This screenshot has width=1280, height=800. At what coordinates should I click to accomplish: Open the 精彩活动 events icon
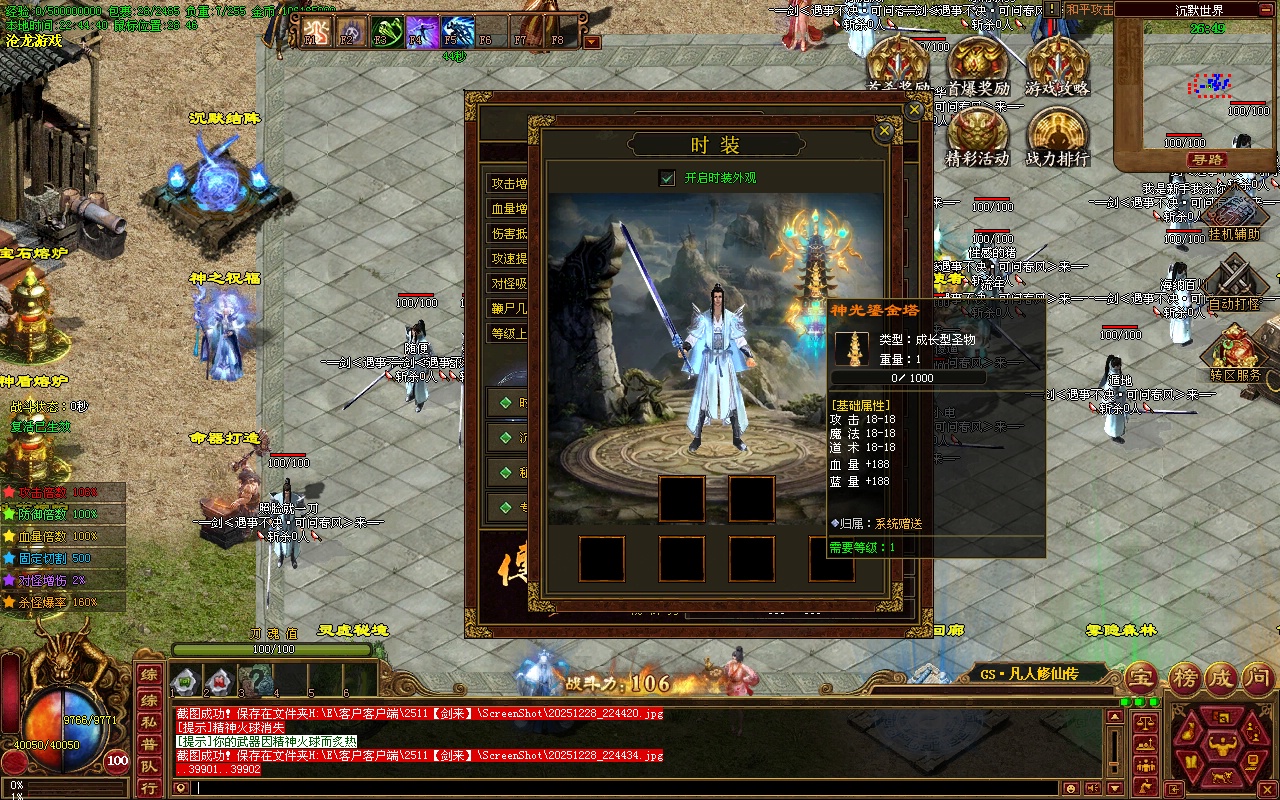point(978,133)
